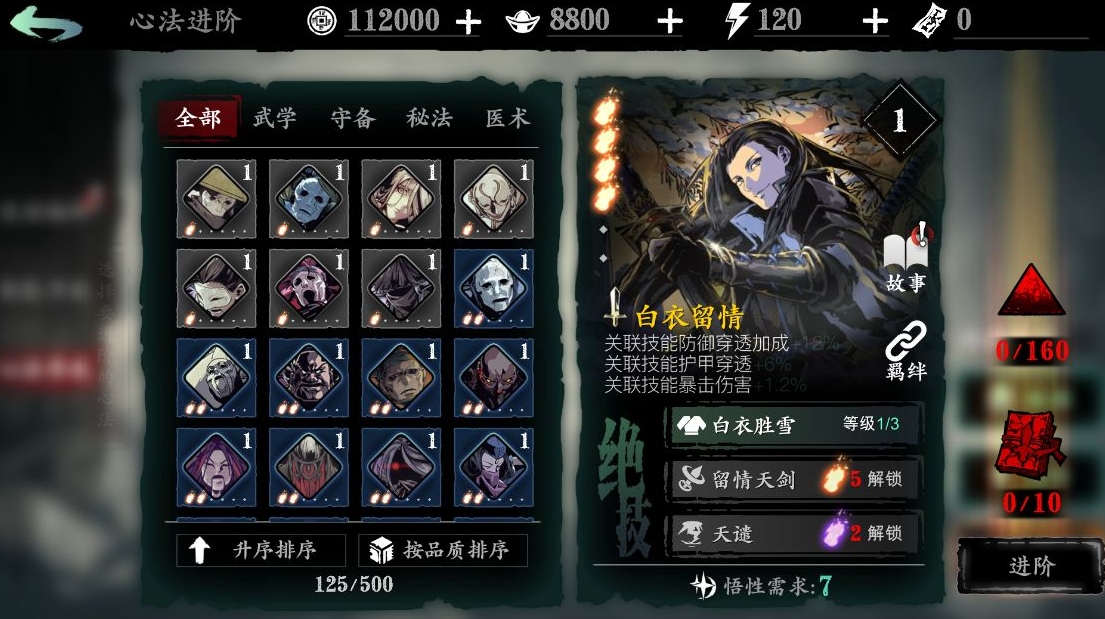1105x619 pixels.
Task: Select the 白衣胜雪 skill row
Action: pyautogui.click(x=795, y=424)
